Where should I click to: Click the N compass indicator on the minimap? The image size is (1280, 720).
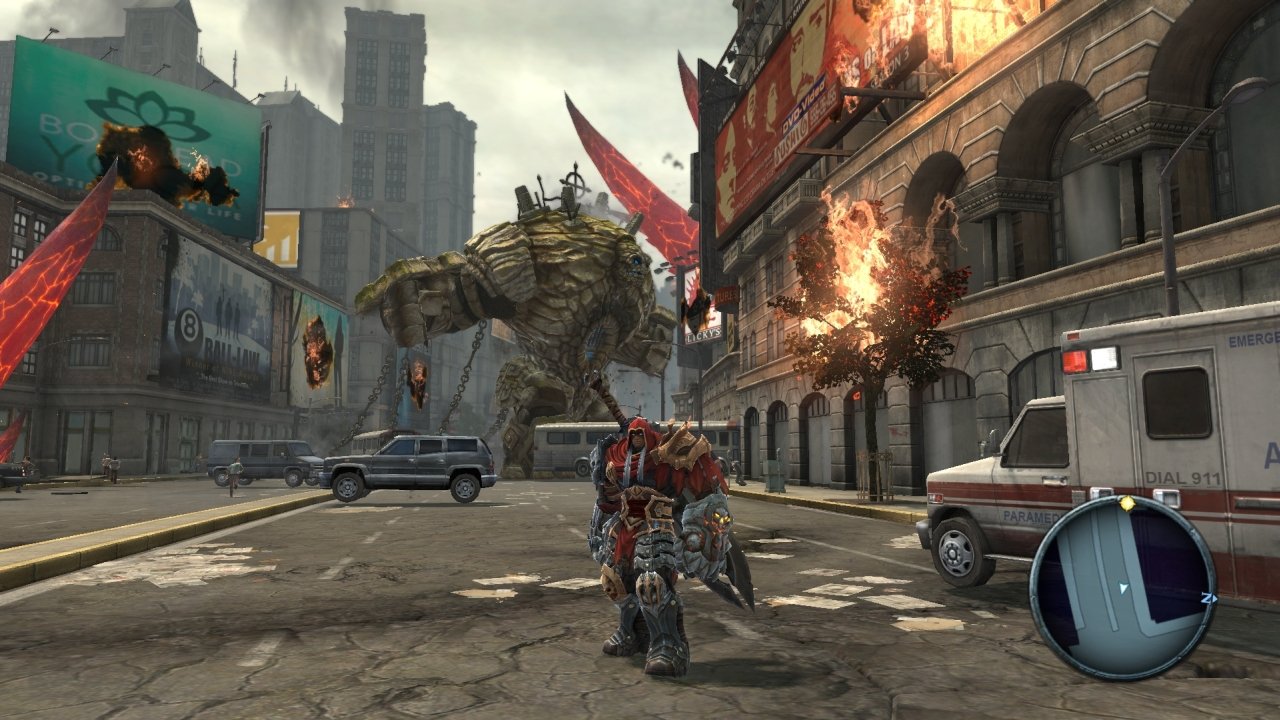coord(1206,598)
